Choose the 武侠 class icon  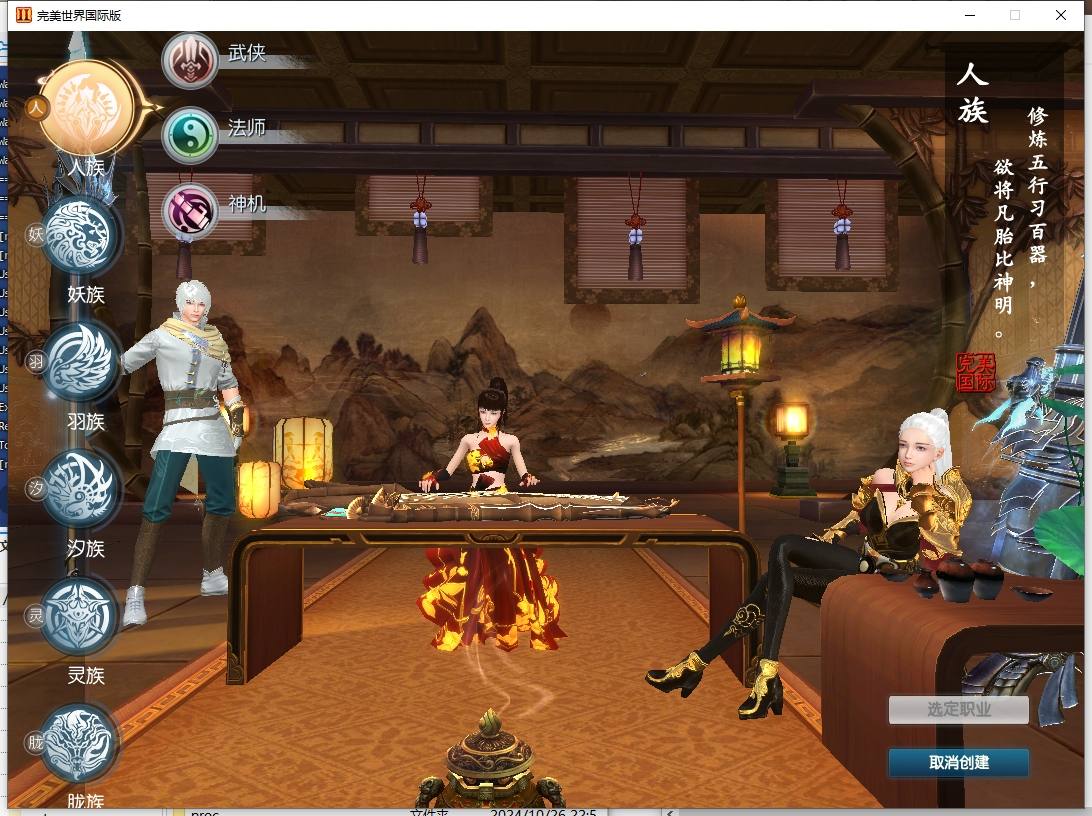(x=190, y=59)
